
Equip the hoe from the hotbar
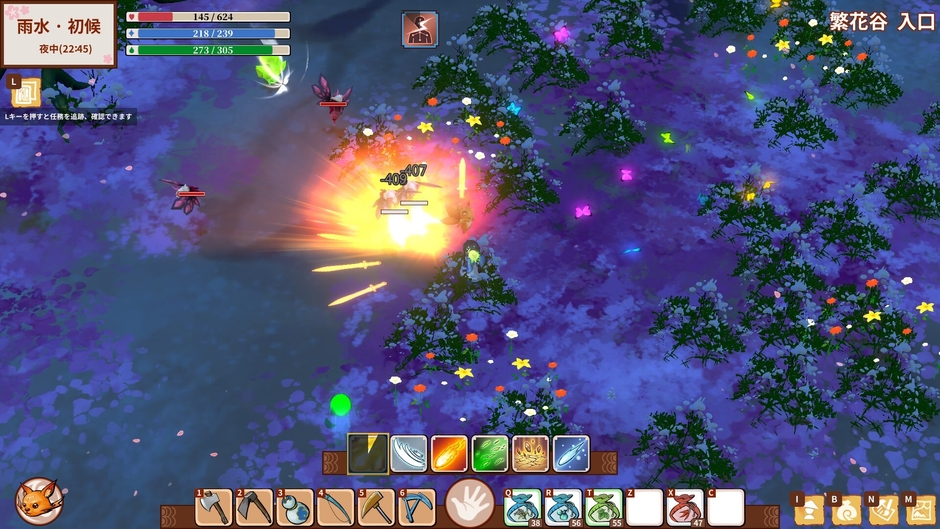click(254, 507)
